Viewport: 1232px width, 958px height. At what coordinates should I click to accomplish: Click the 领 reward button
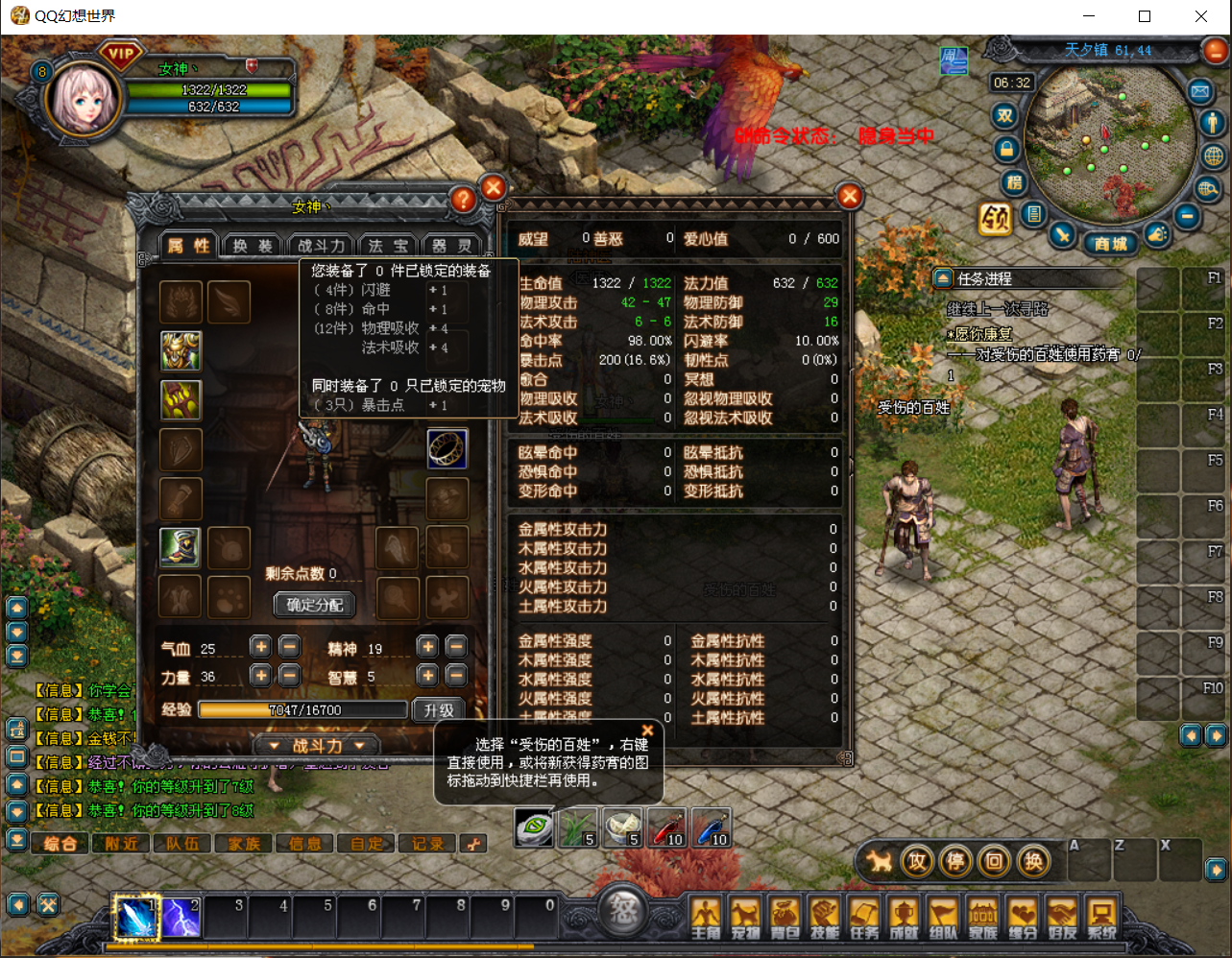pyautogui.click(x=995, y=220)
